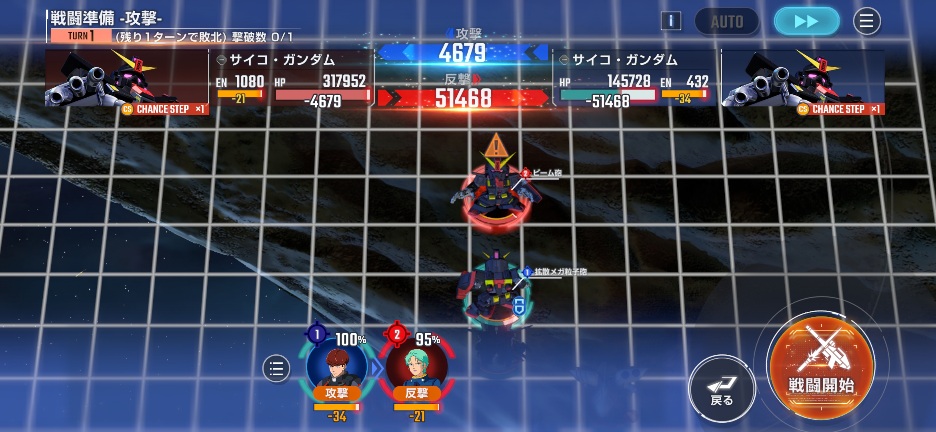Open the list icon beside the pilot portraits
Viewport: 936px width, 432px height.
[x=276, y=369]
